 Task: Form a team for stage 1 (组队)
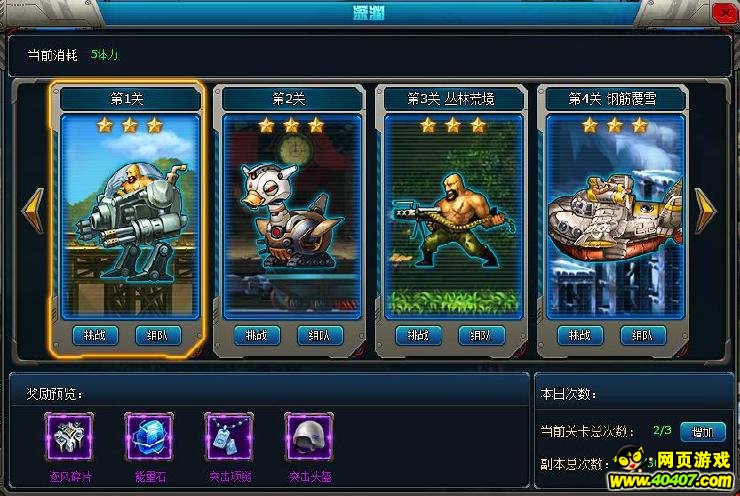coord(158,336)
